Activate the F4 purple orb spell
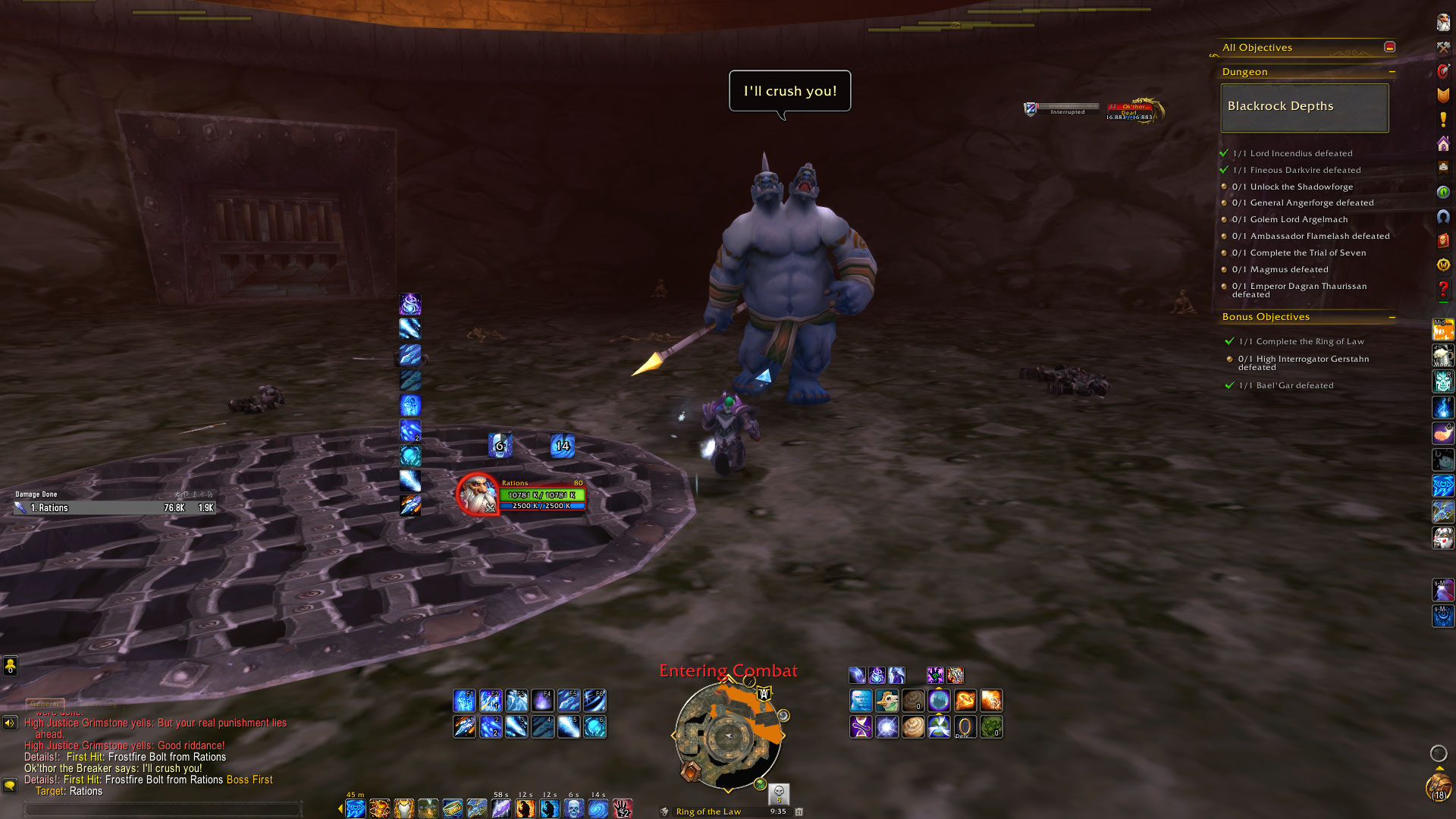The width and height of the screenshot is (1456, 819). [542, 700]
